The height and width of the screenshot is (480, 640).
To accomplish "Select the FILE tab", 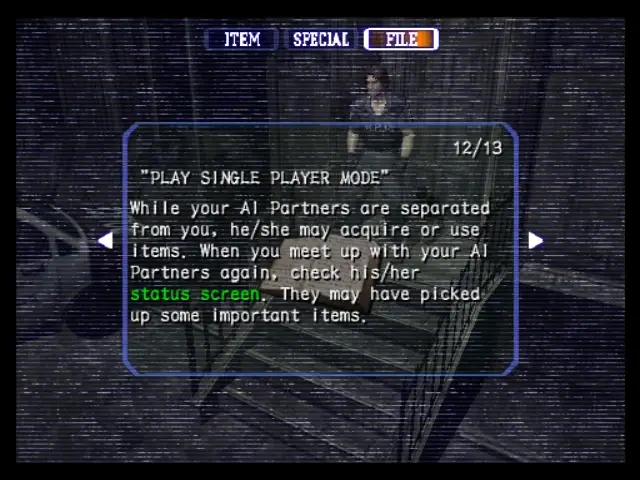I will pyautogui.click(x=401, y=39).
